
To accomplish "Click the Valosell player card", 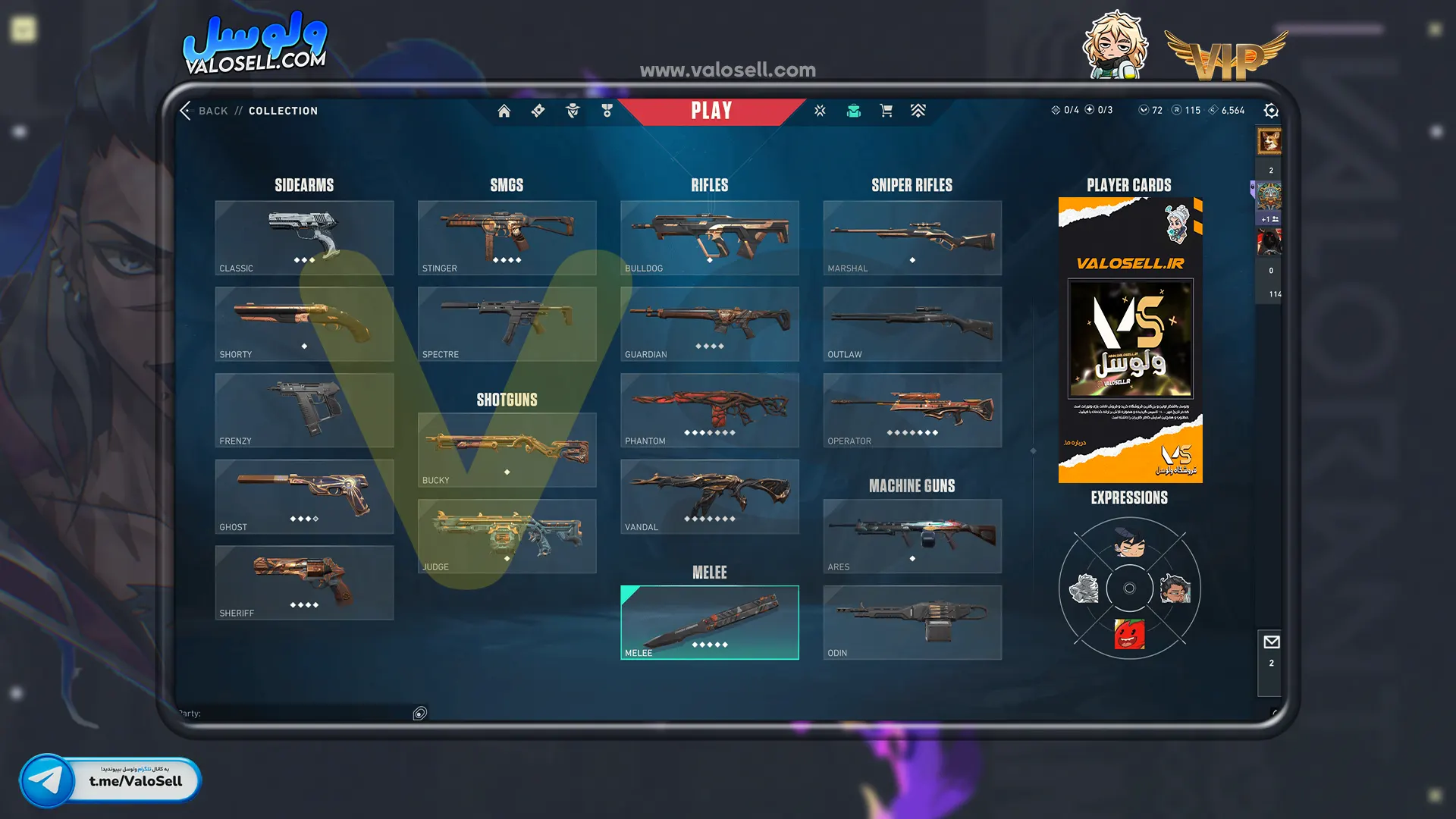I will coord(1130,340).
